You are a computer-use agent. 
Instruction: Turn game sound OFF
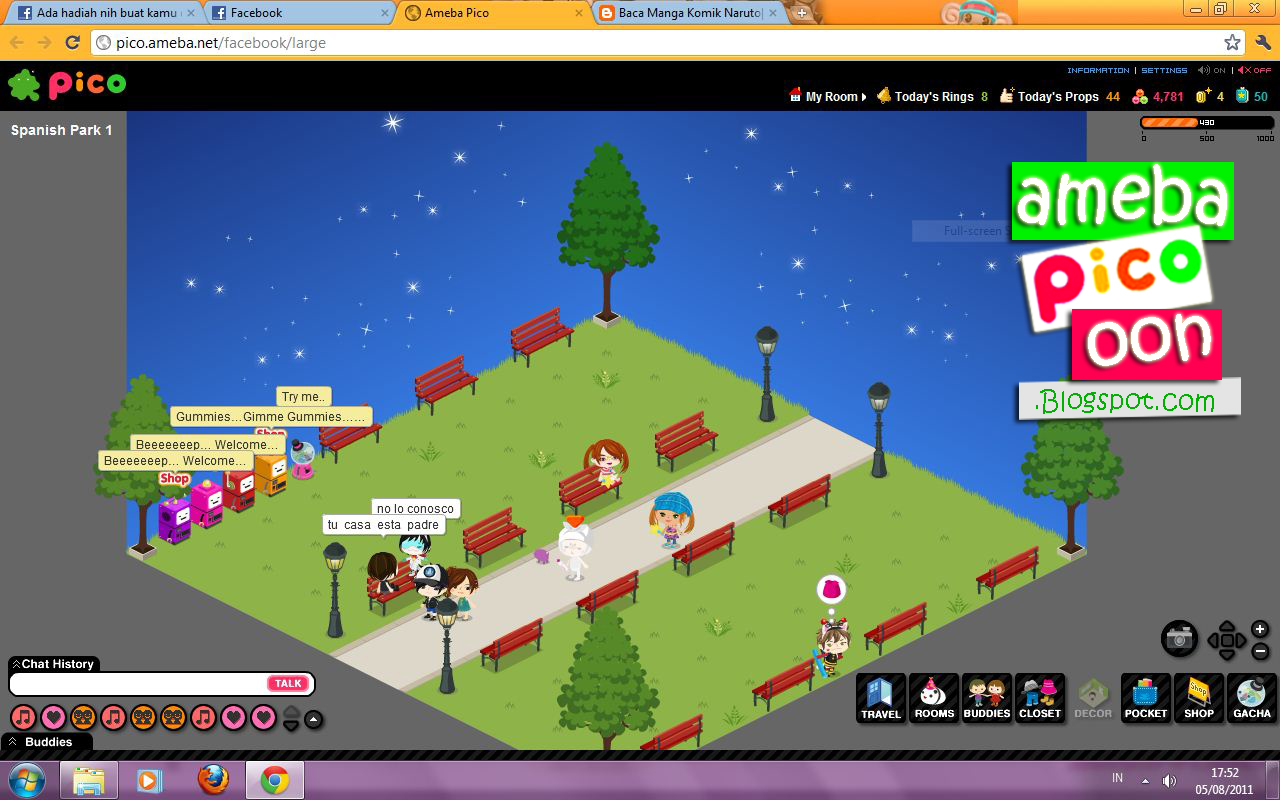tap(1253, 70)
